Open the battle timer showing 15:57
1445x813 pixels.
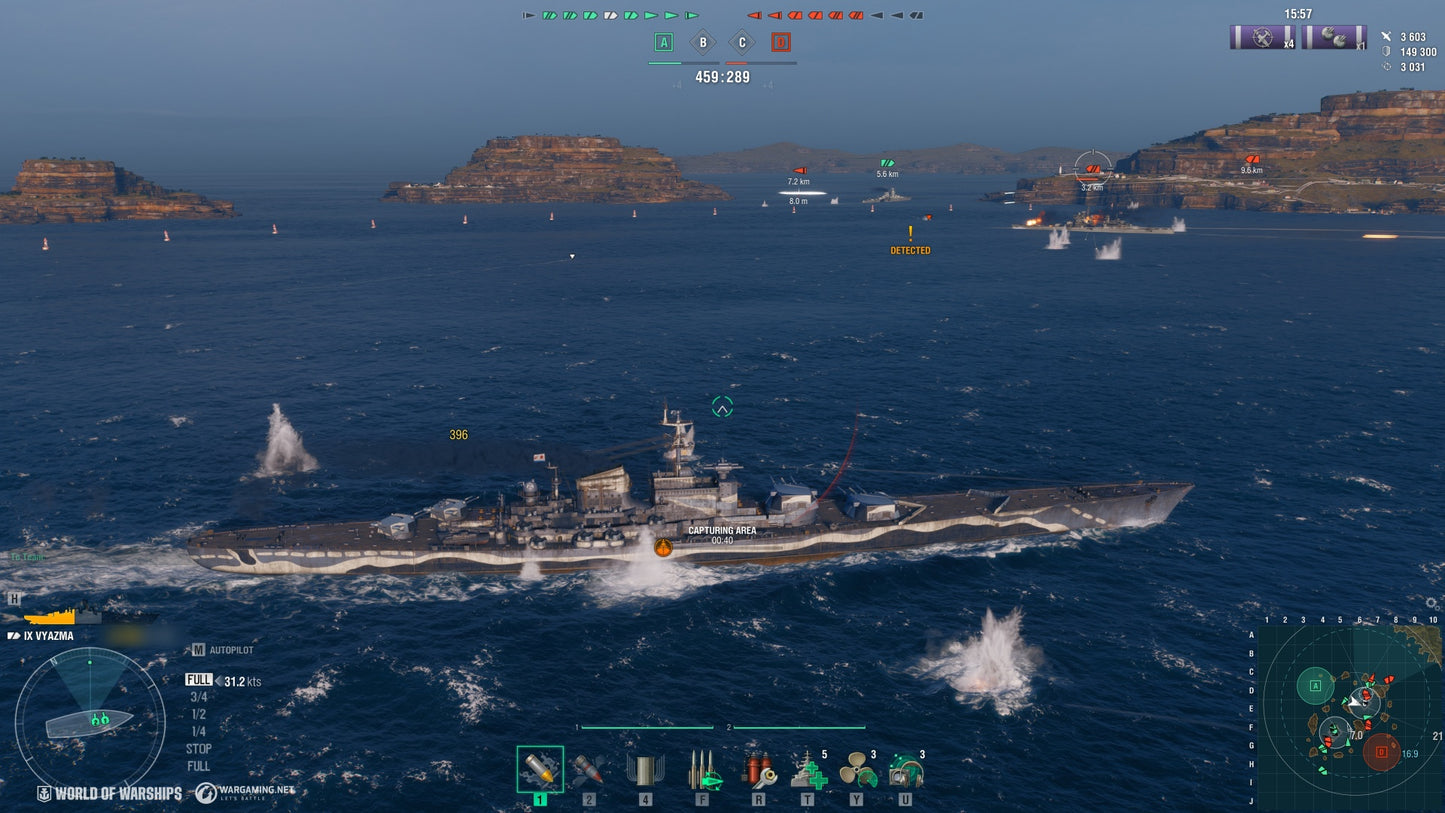(1296, 14)
